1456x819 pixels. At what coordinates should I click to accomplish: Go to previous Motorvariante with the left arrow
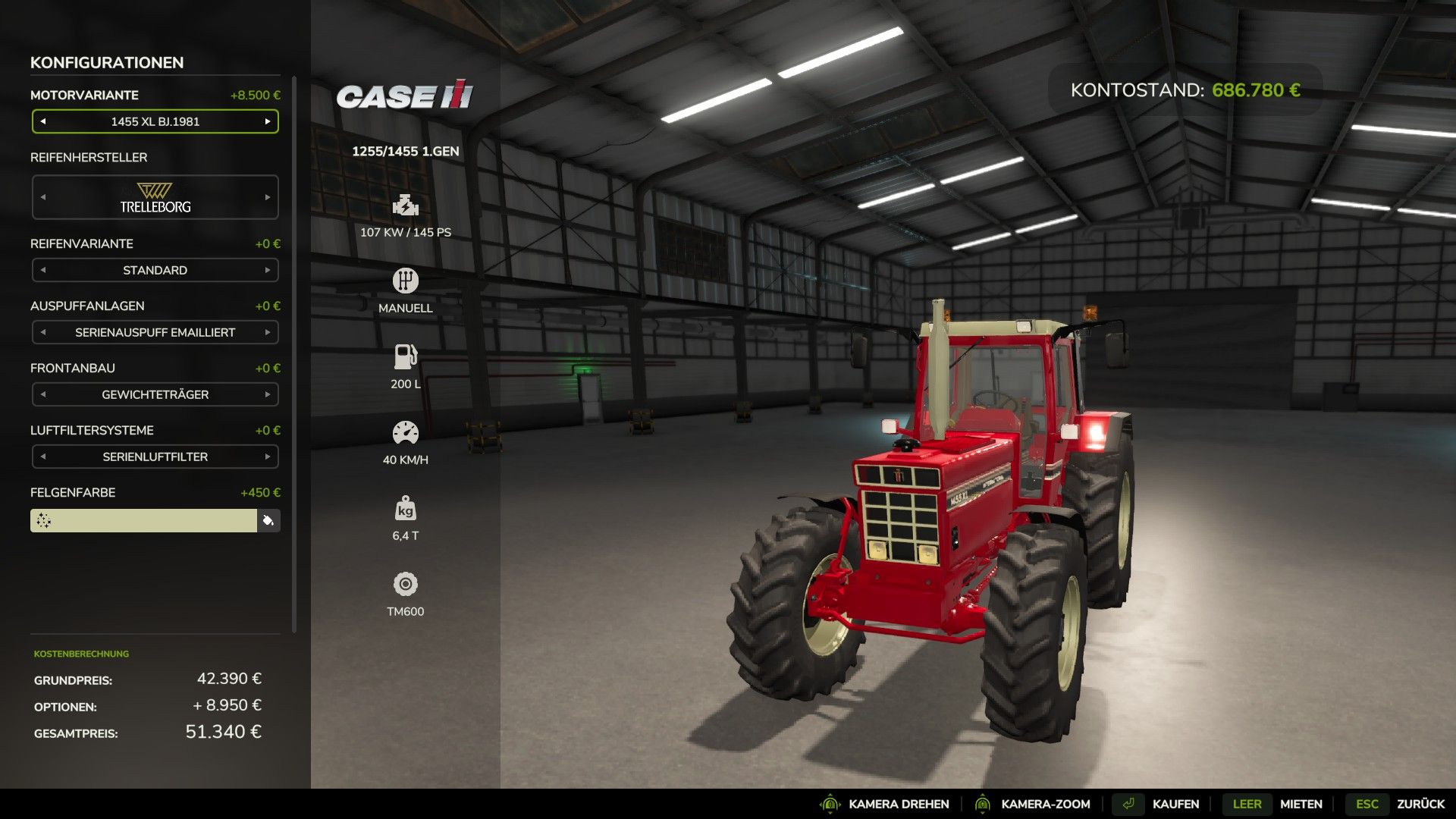coord(43,121)
